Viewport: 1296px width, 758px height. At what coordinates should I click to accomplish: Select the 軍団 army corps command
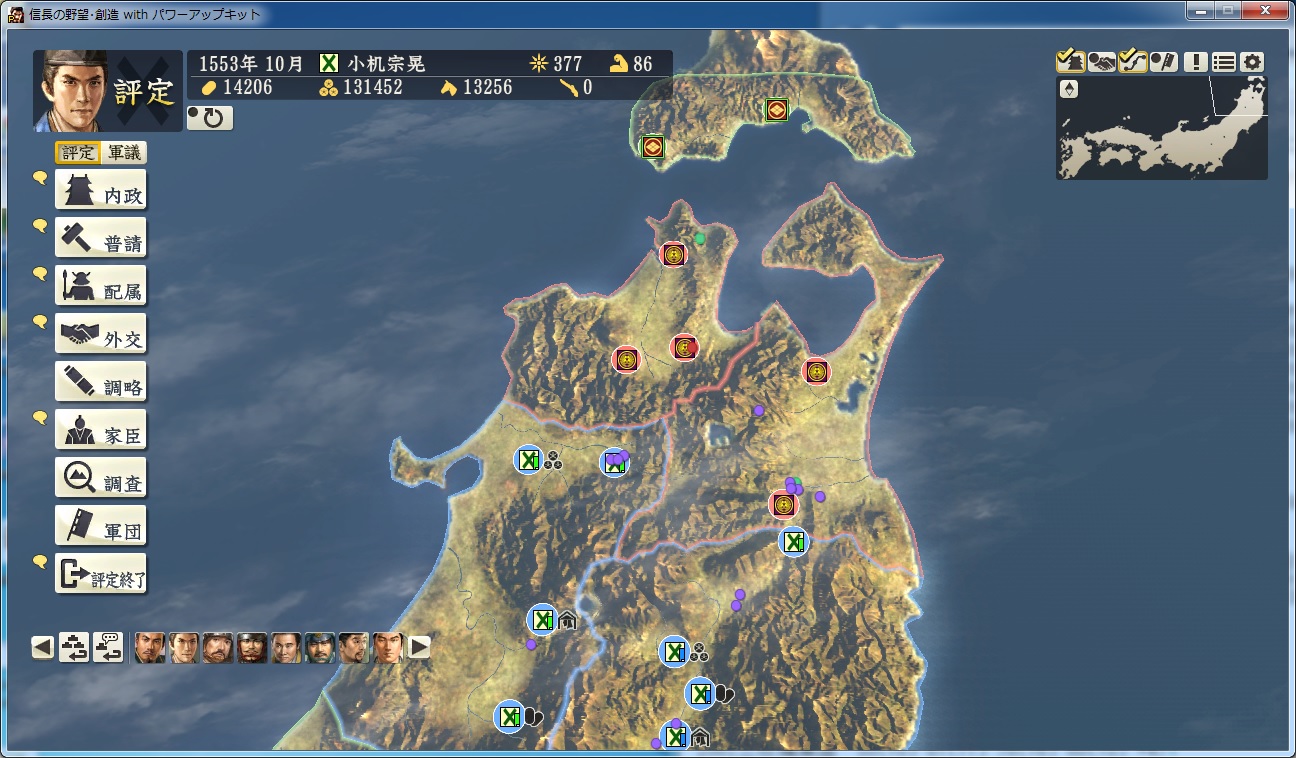point(100,527)
